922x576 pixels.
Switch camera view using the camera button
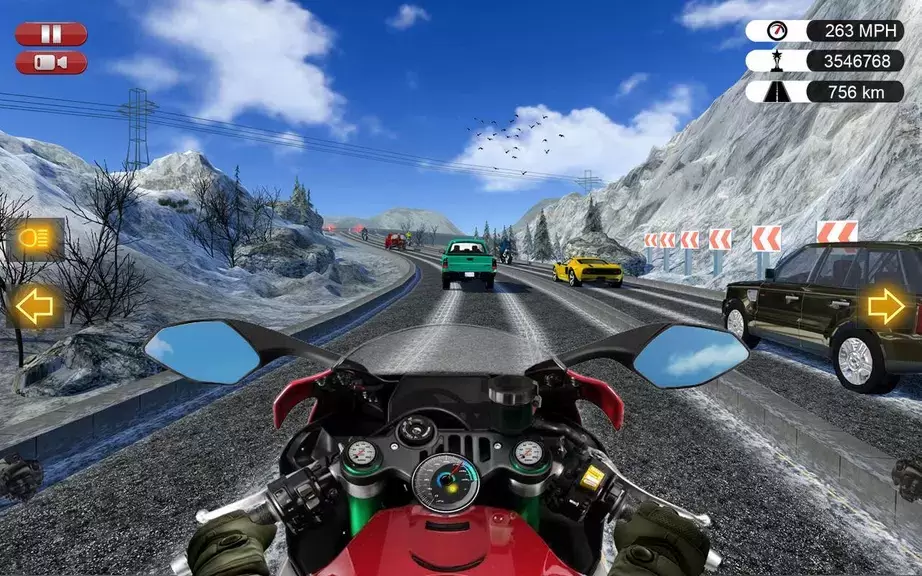[51, 62]
